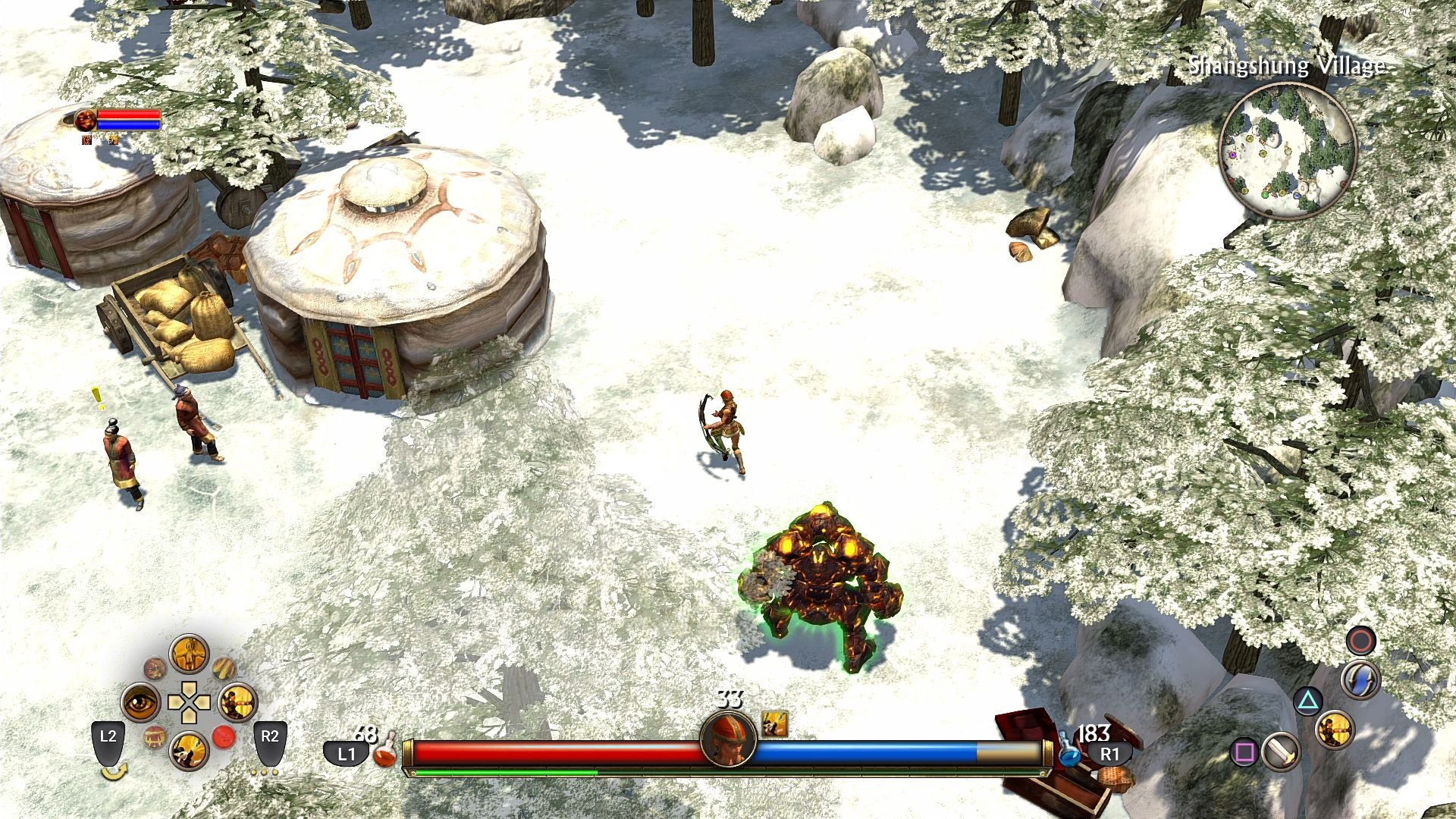
Task: Click the blue swirl skill icon below the Circle button
Action: coord(1360,678)
